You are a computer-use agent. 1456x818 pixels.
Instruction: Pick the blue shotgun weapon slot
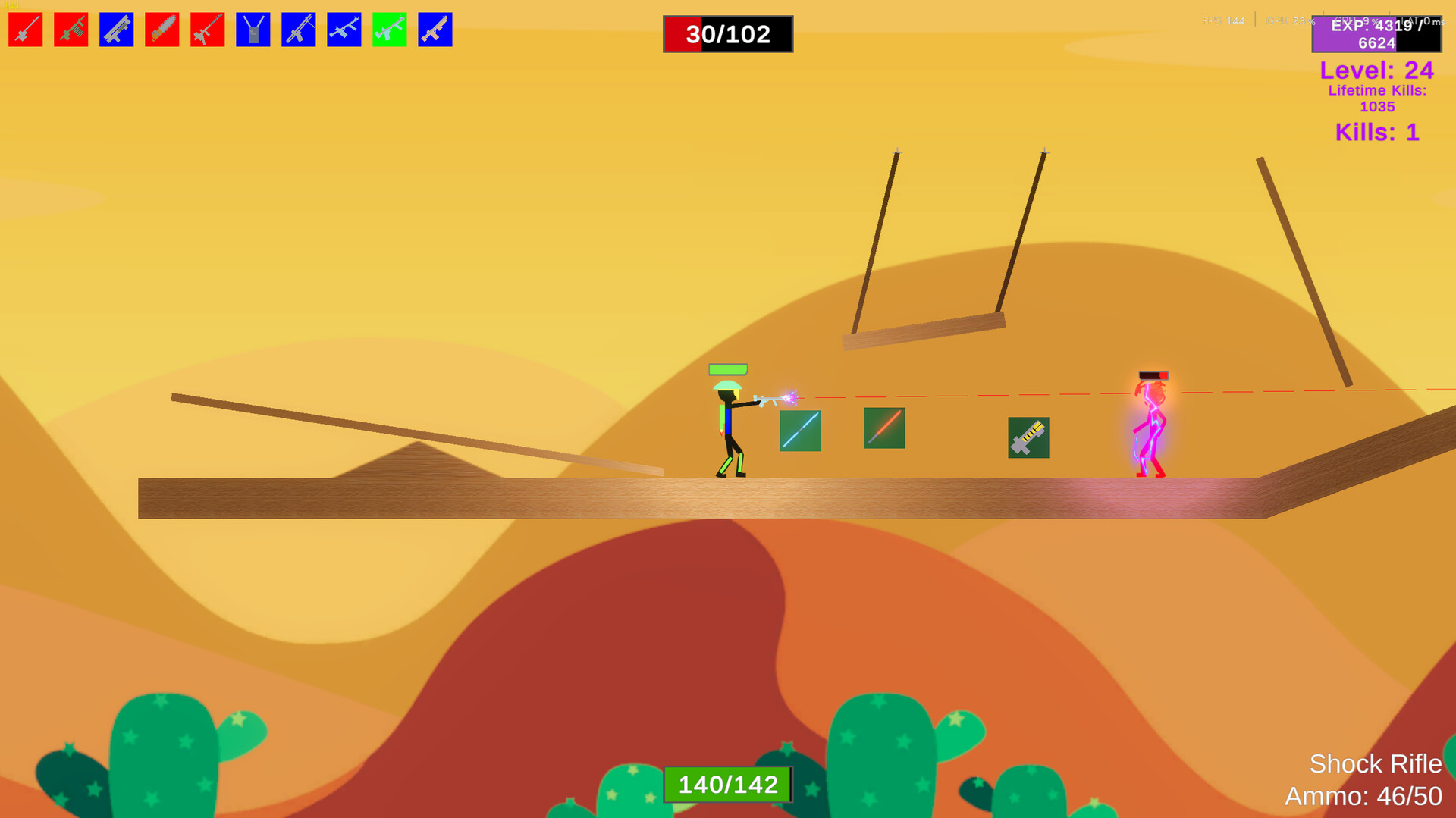coord(116,29)
